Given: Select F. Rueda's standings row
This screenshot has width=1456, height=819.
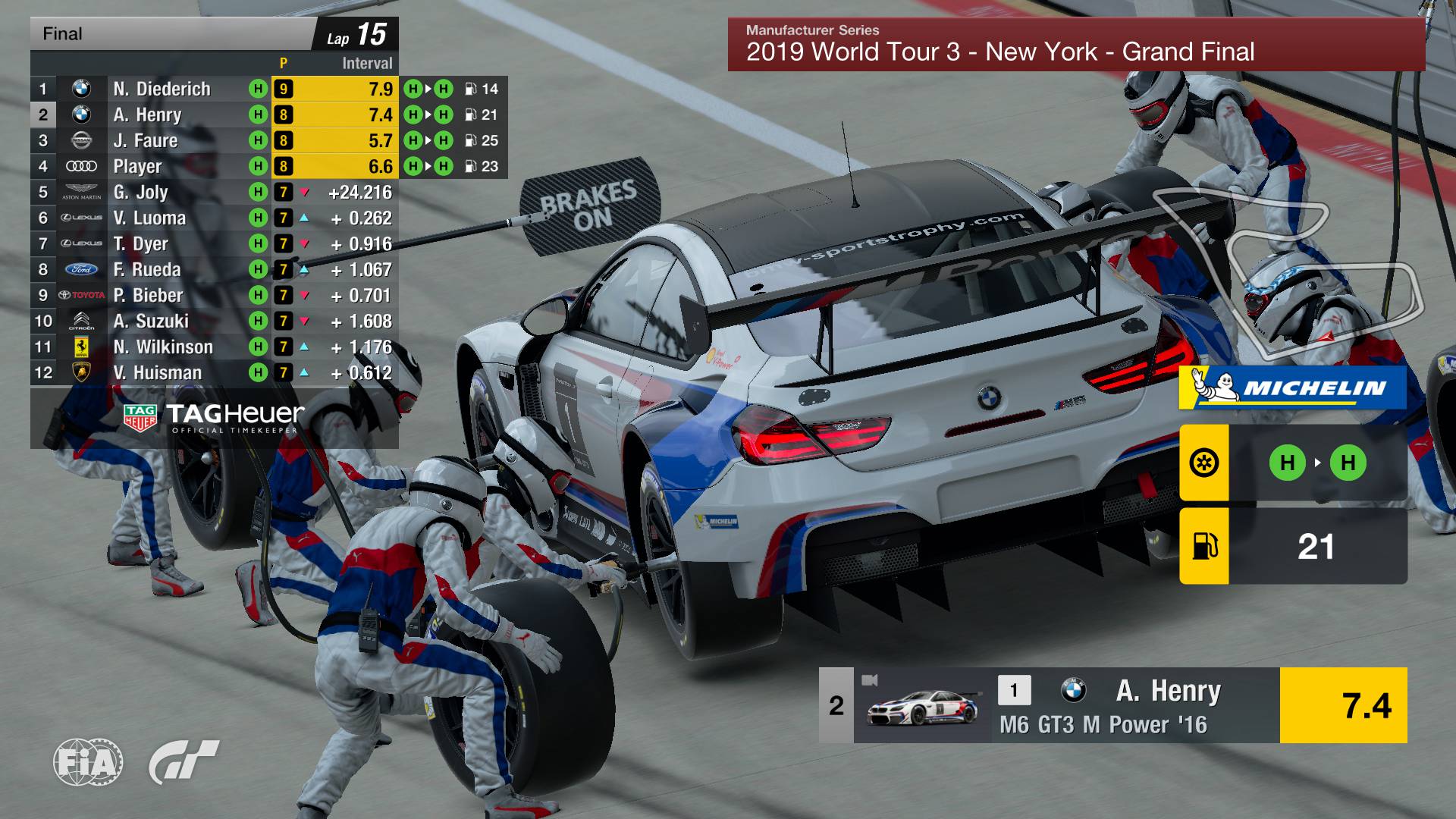Looking at the screenshot, I should point(147,269).
